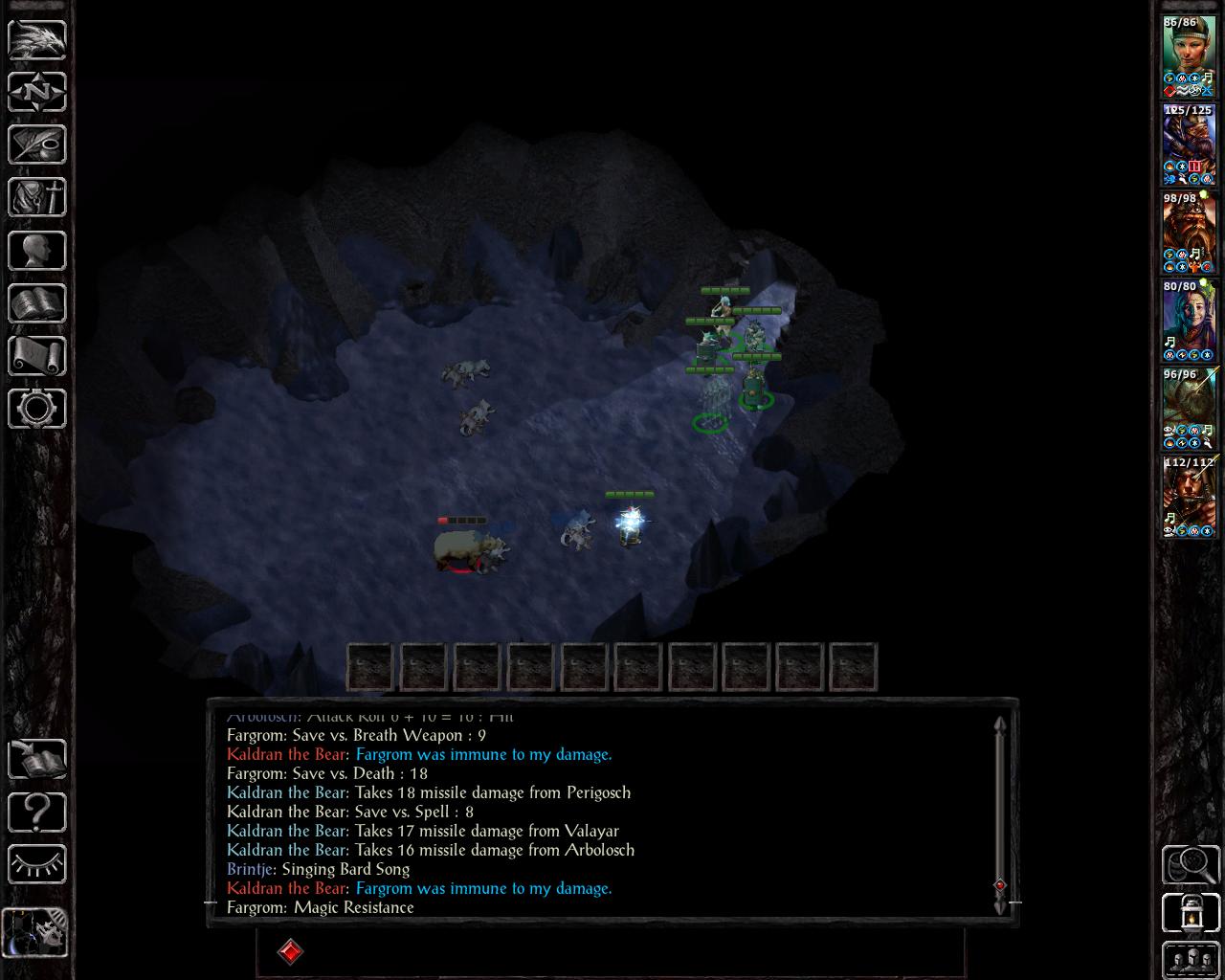Image resolution: width=1225 pixels, height=980 pixels.
Task: Open the area map via compass button
Action: point(37,93)
